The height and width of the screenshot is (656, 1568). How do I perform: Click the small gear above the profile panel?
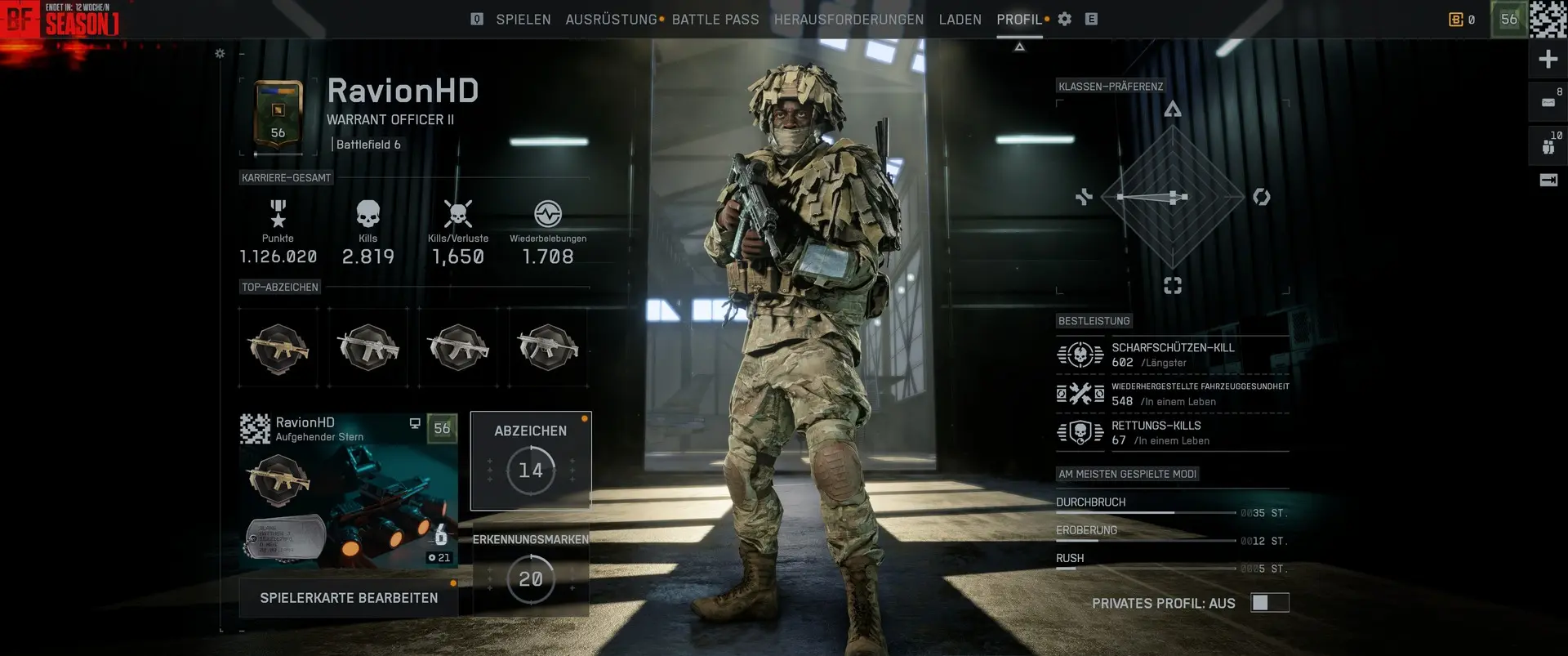coord(220,54)
